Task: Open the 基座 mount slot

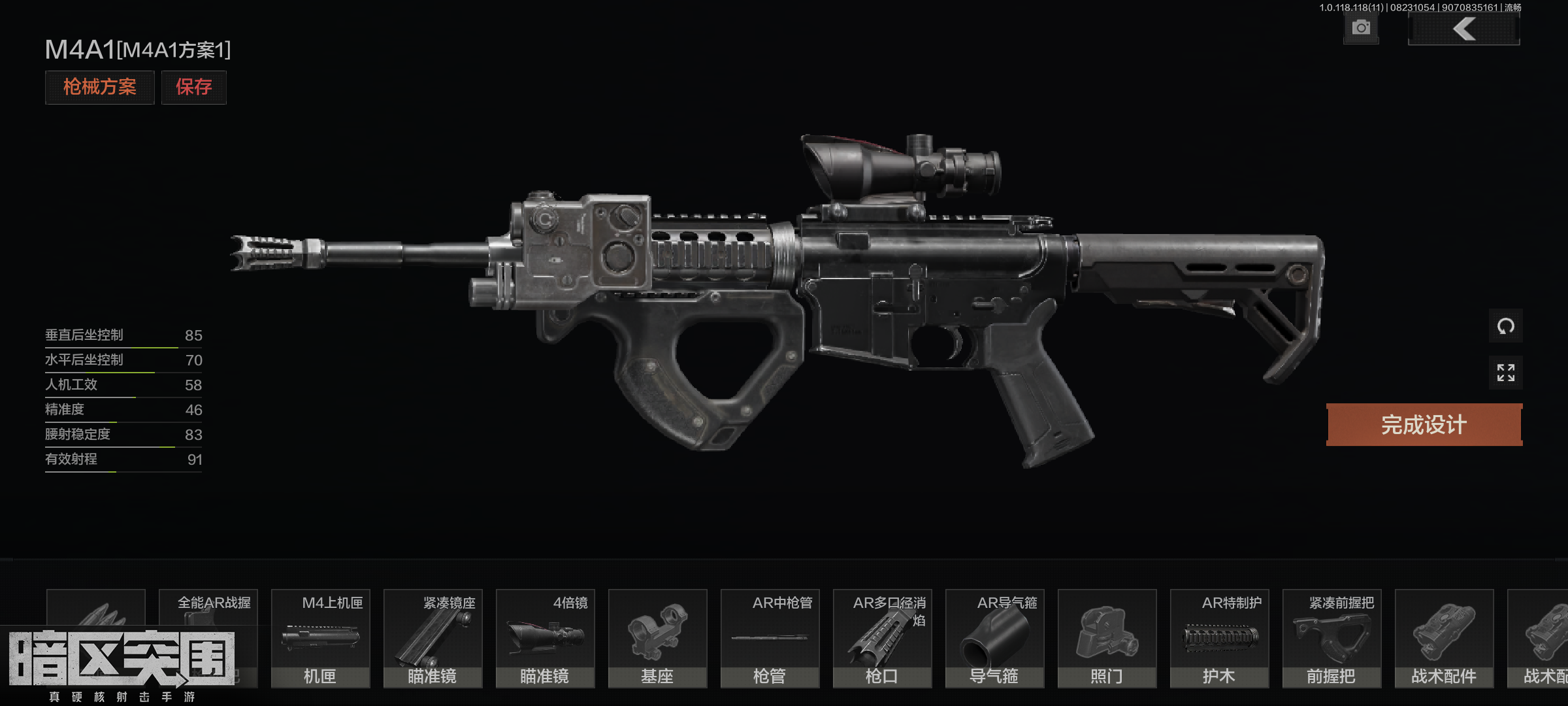Action: [x=657, y=638]
